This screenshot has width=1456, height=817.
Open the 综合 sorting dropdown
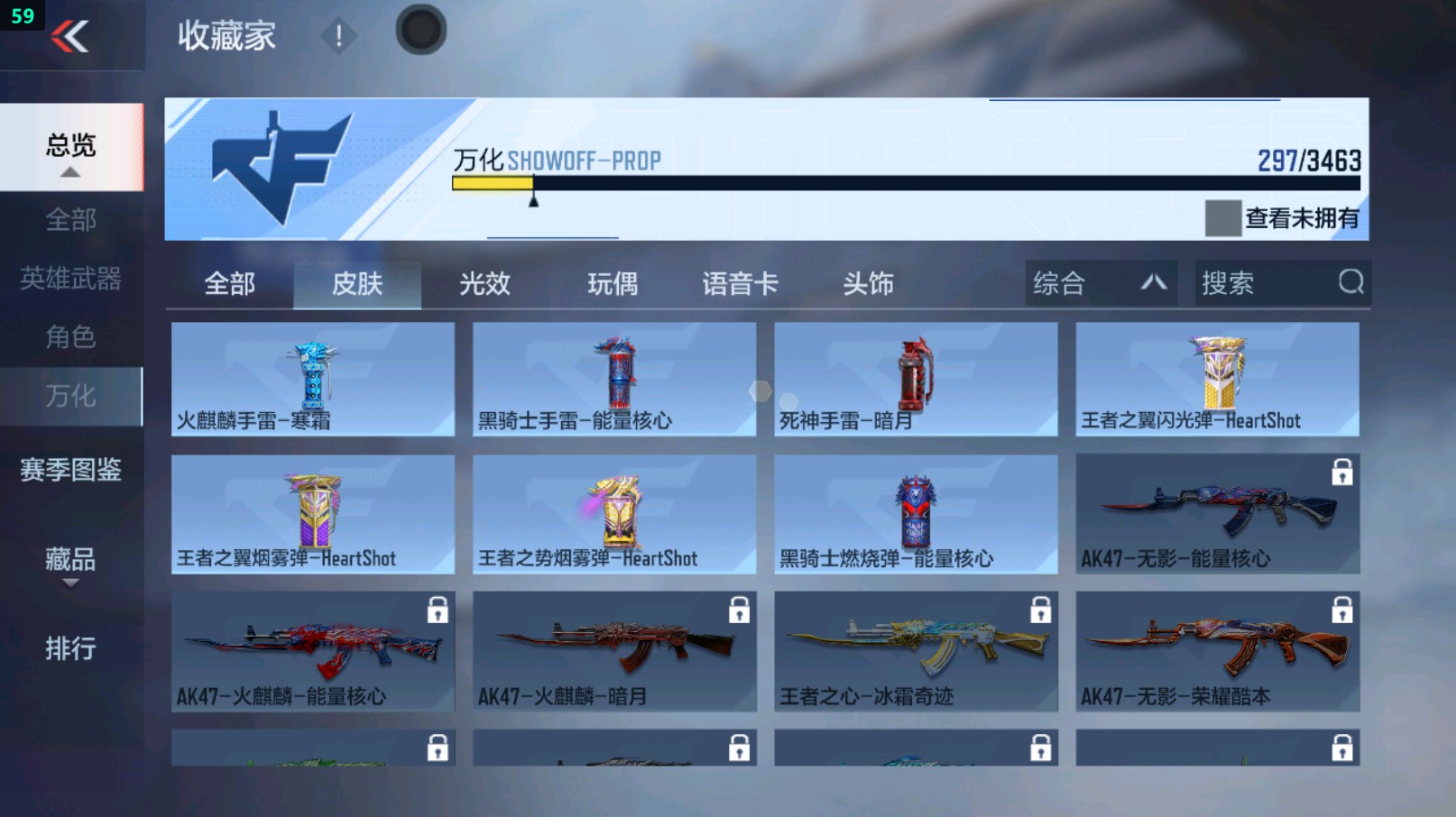(1099, 283)
